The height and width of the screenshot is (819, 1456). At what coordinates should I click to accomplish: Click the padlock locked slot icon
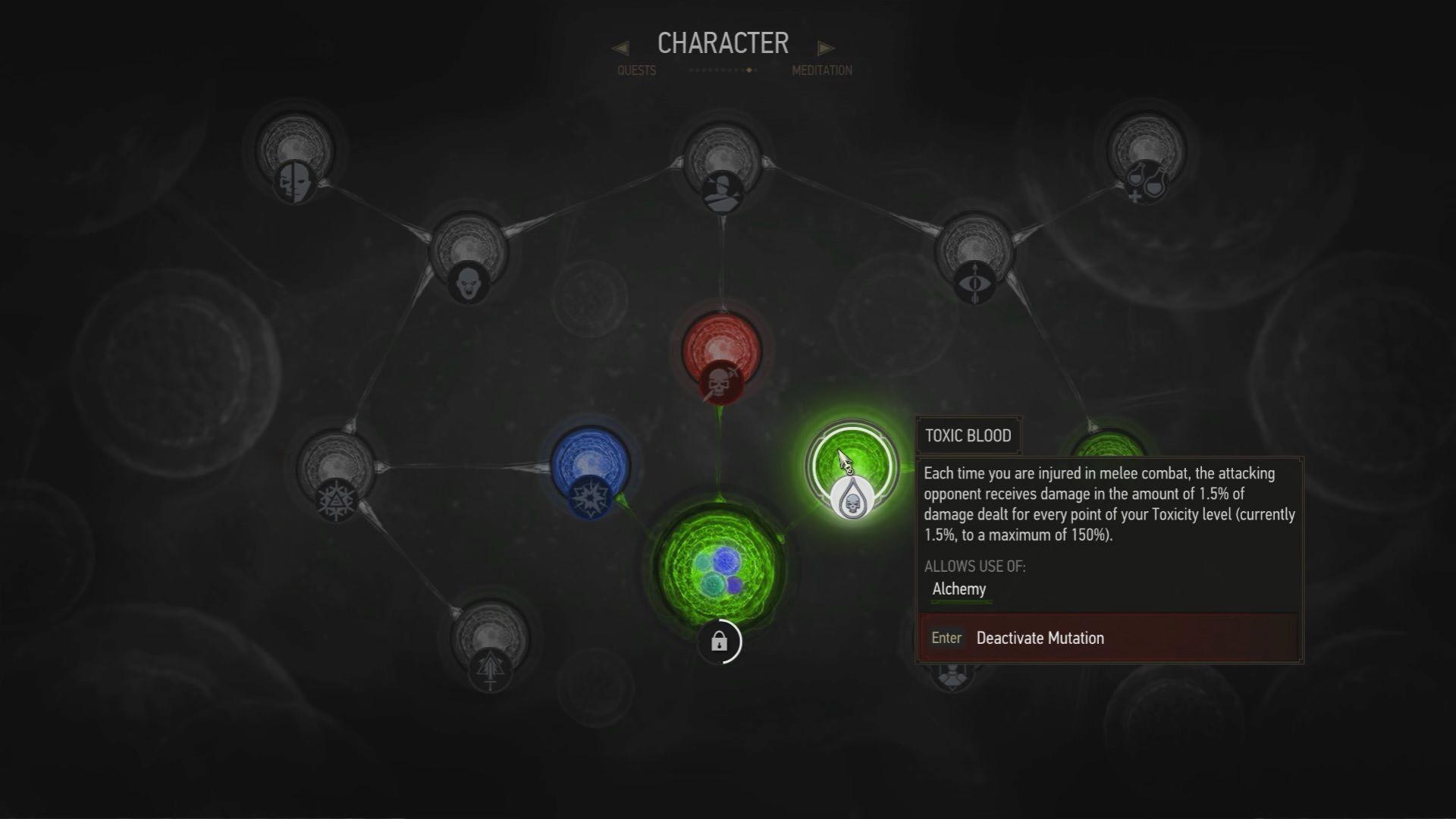[719, 642]
